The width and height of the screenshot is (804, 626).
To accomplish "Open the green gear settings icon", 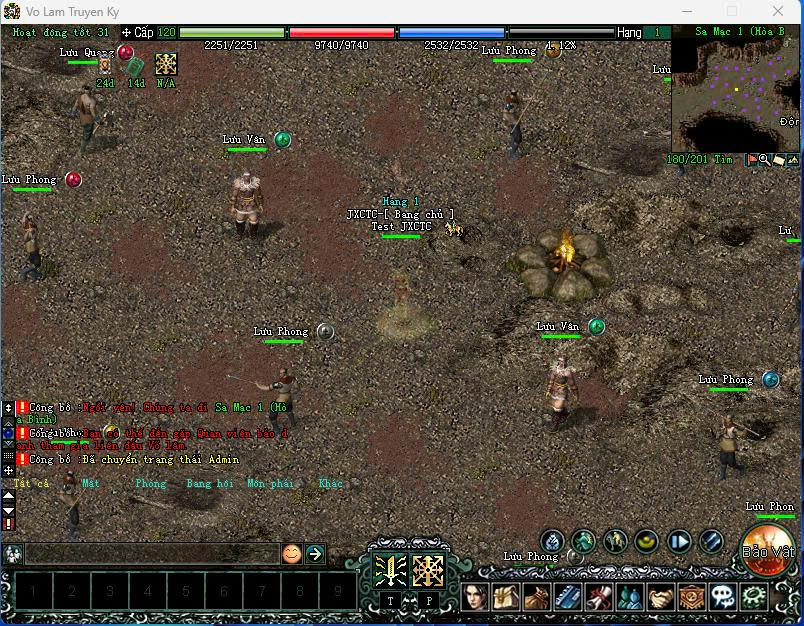I will (x=753, y=597).
